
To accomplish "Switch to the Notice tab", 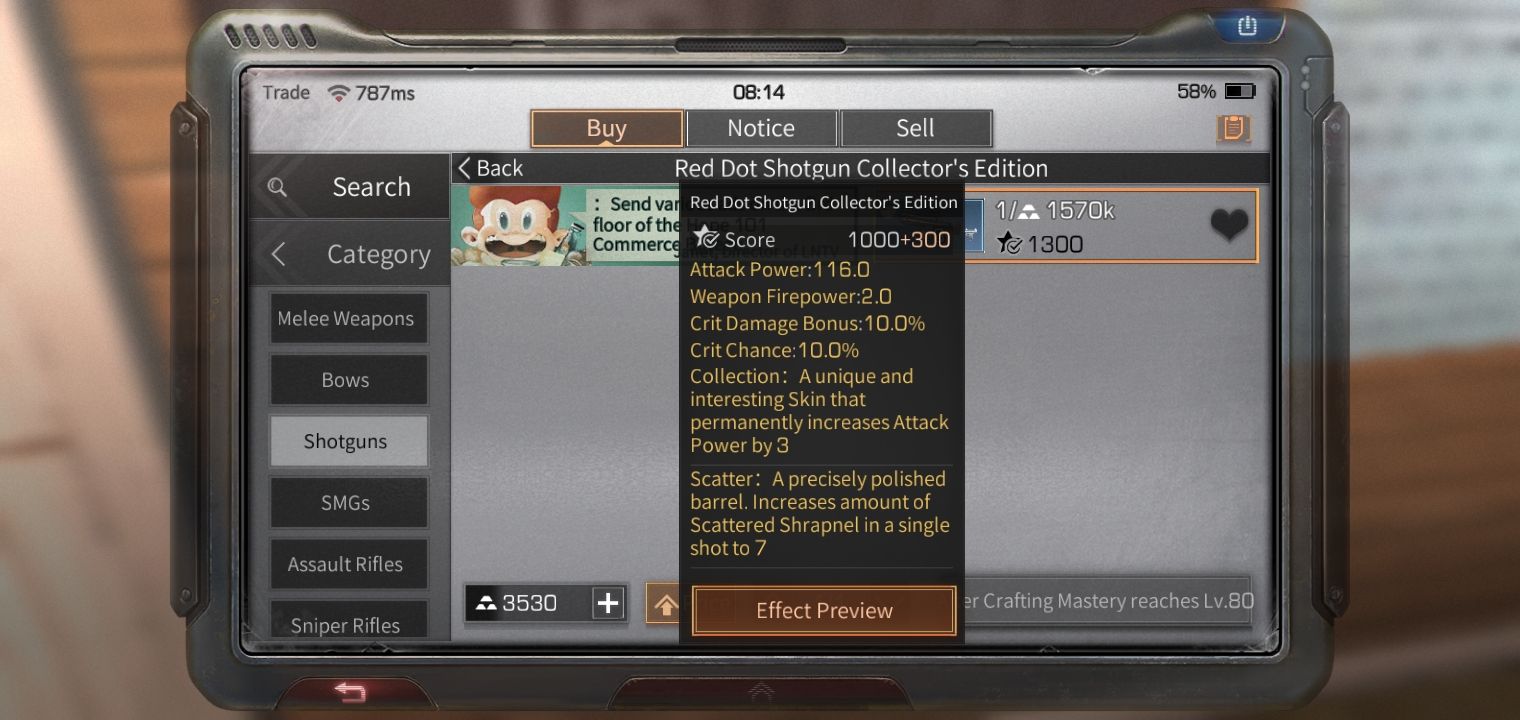I will point(761,128).
